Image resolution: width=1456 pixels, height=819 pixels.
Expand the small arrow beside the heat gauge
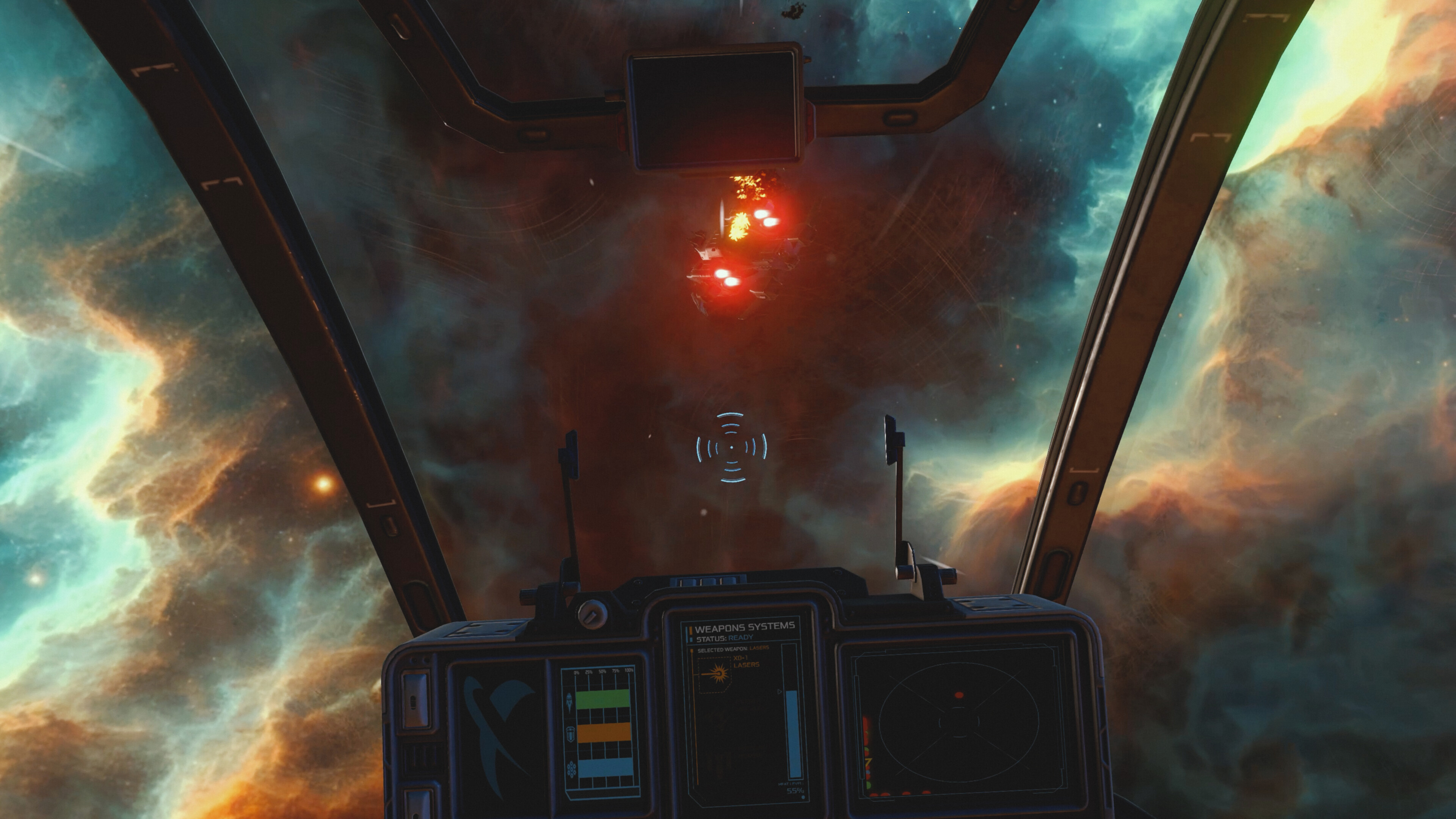[x=780, y=692]
